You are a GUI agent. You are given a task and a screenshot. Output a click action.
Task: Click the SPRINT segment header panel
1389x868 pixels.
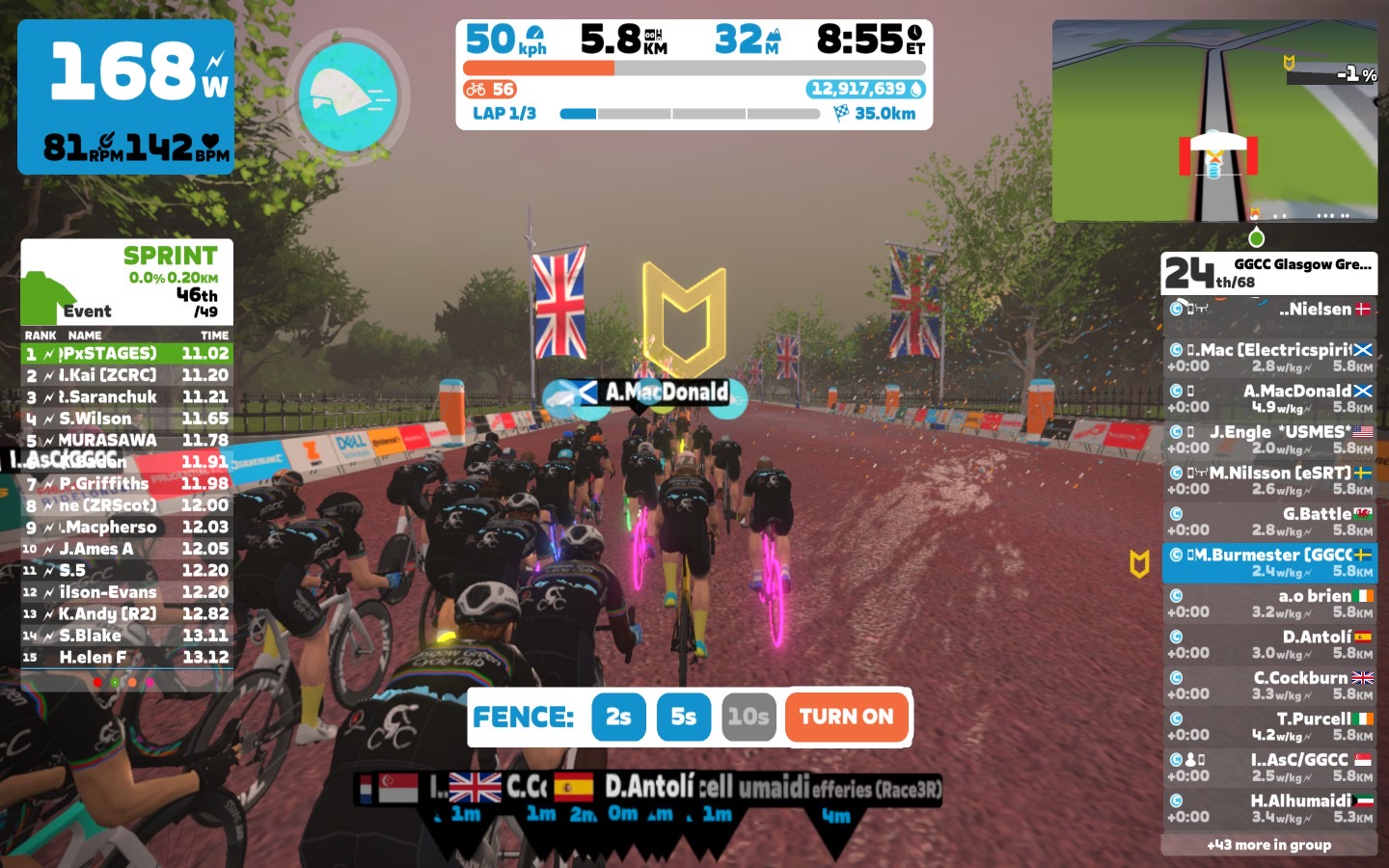point(126,282)
